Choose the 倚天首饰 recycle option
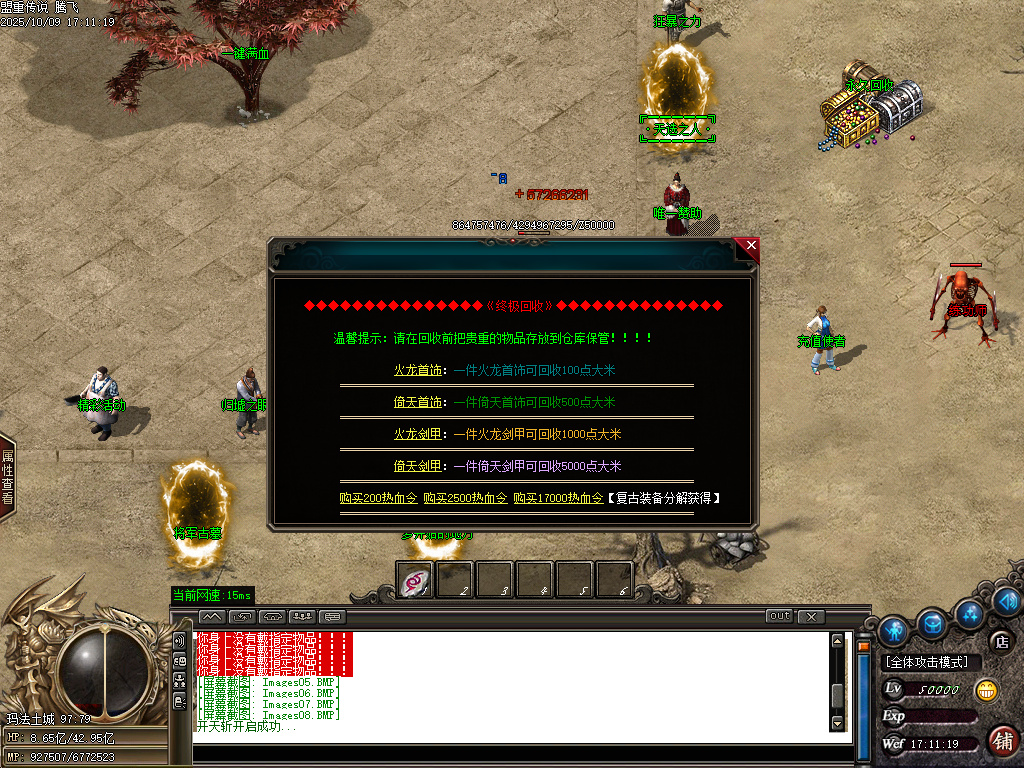Viewport: 1024px width, 768px height. pyautogui.click(x=417, y=402)
